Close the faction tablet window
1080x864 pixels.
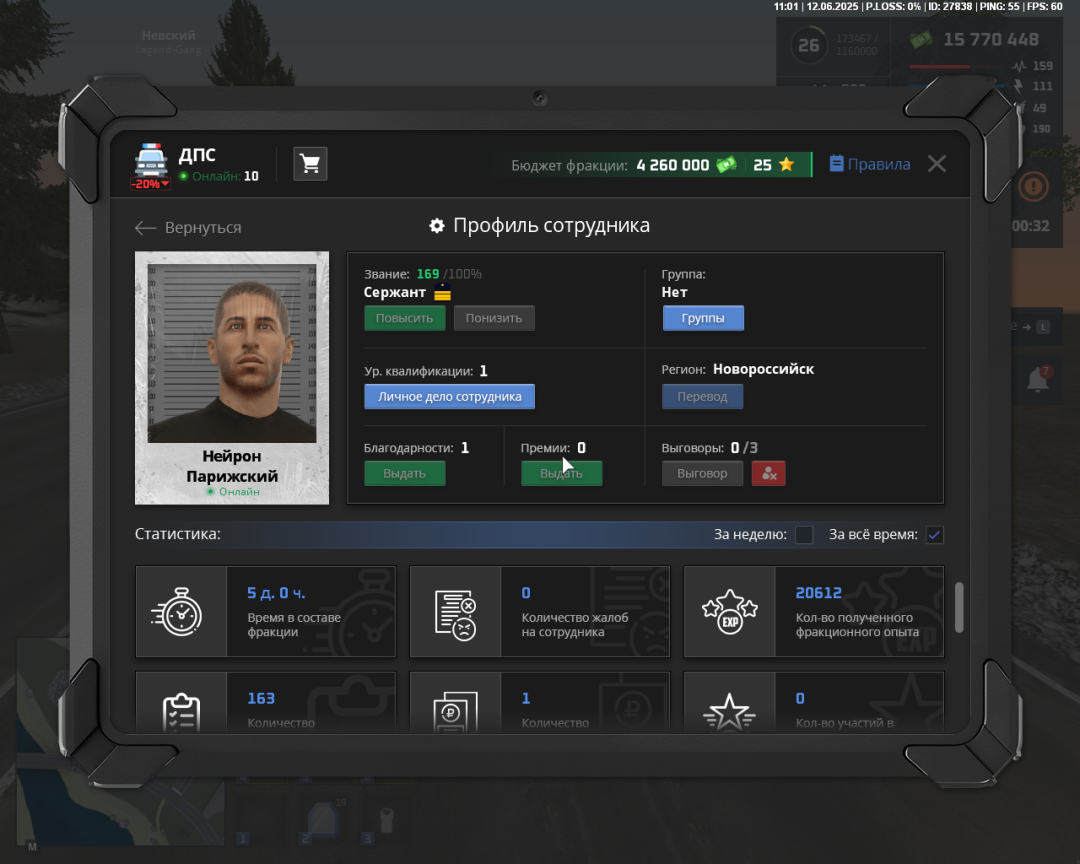(x=936, y=164)
